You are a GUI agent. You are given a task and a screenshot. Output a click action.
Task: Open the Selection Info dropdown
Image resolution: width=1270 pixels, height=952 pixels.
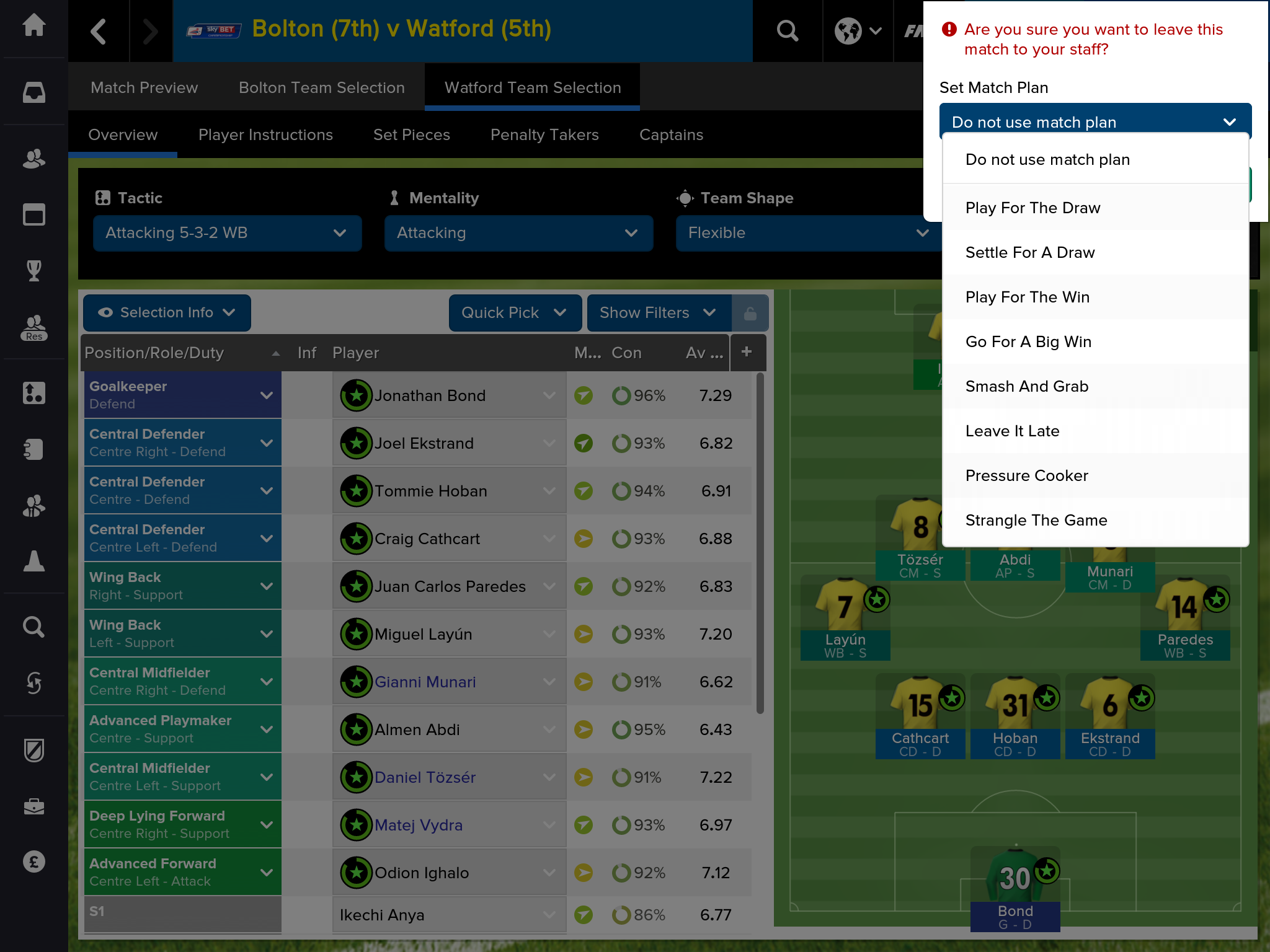tap(167, 313)
